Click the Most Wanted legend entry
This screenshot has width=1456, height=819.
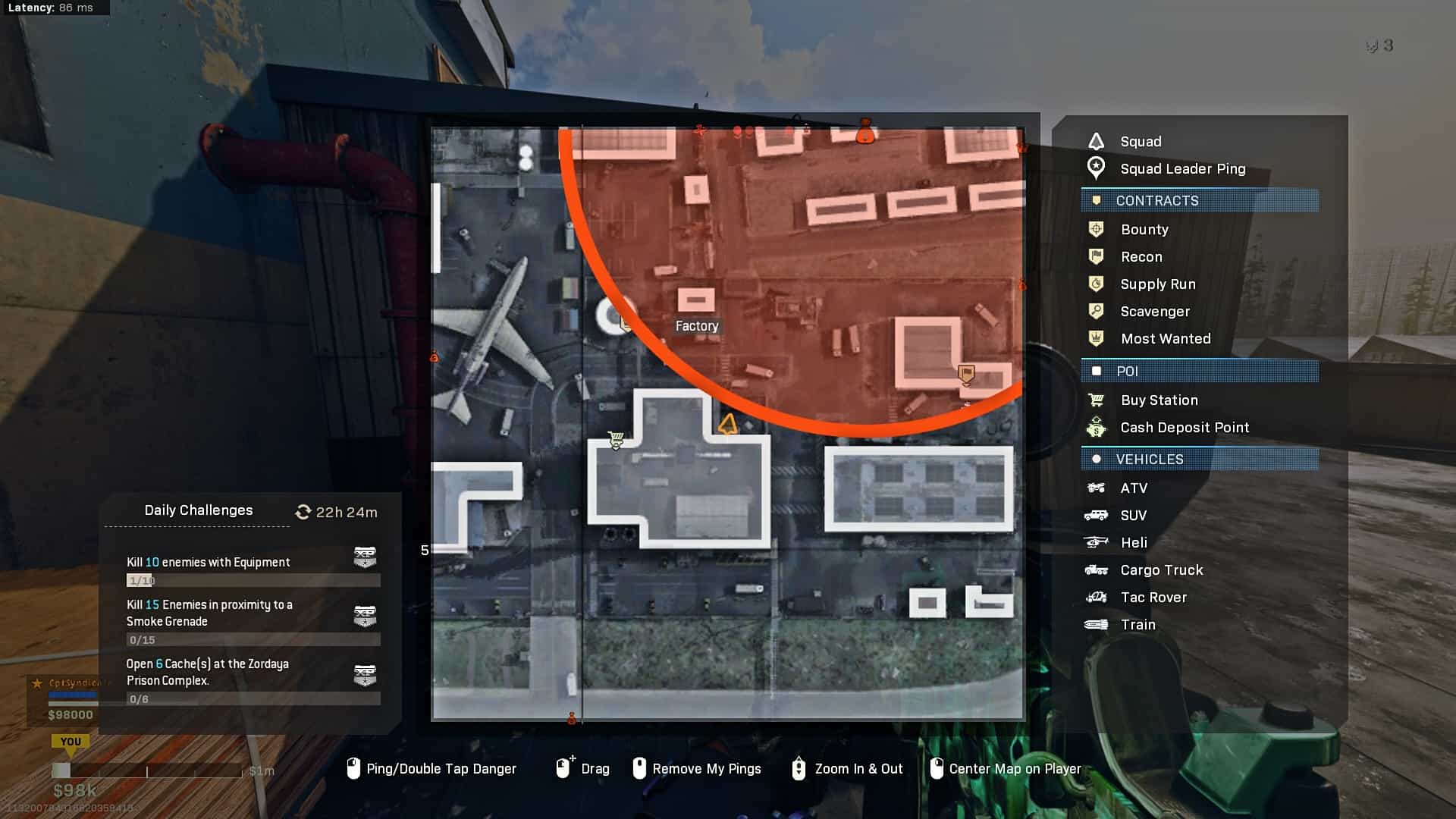(1165, 339)
